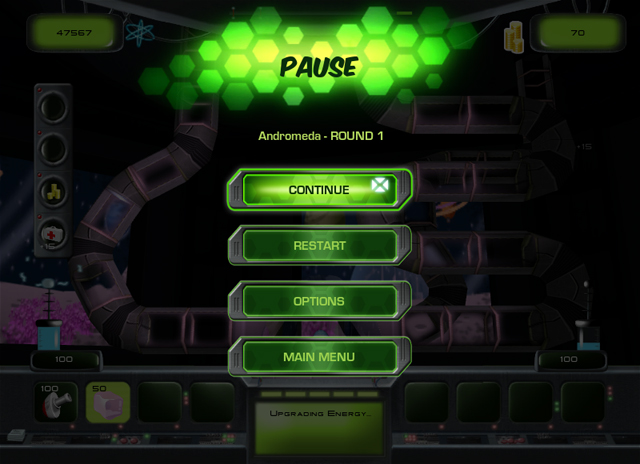
Task: Continue the paused game
Action: [319, 189]
